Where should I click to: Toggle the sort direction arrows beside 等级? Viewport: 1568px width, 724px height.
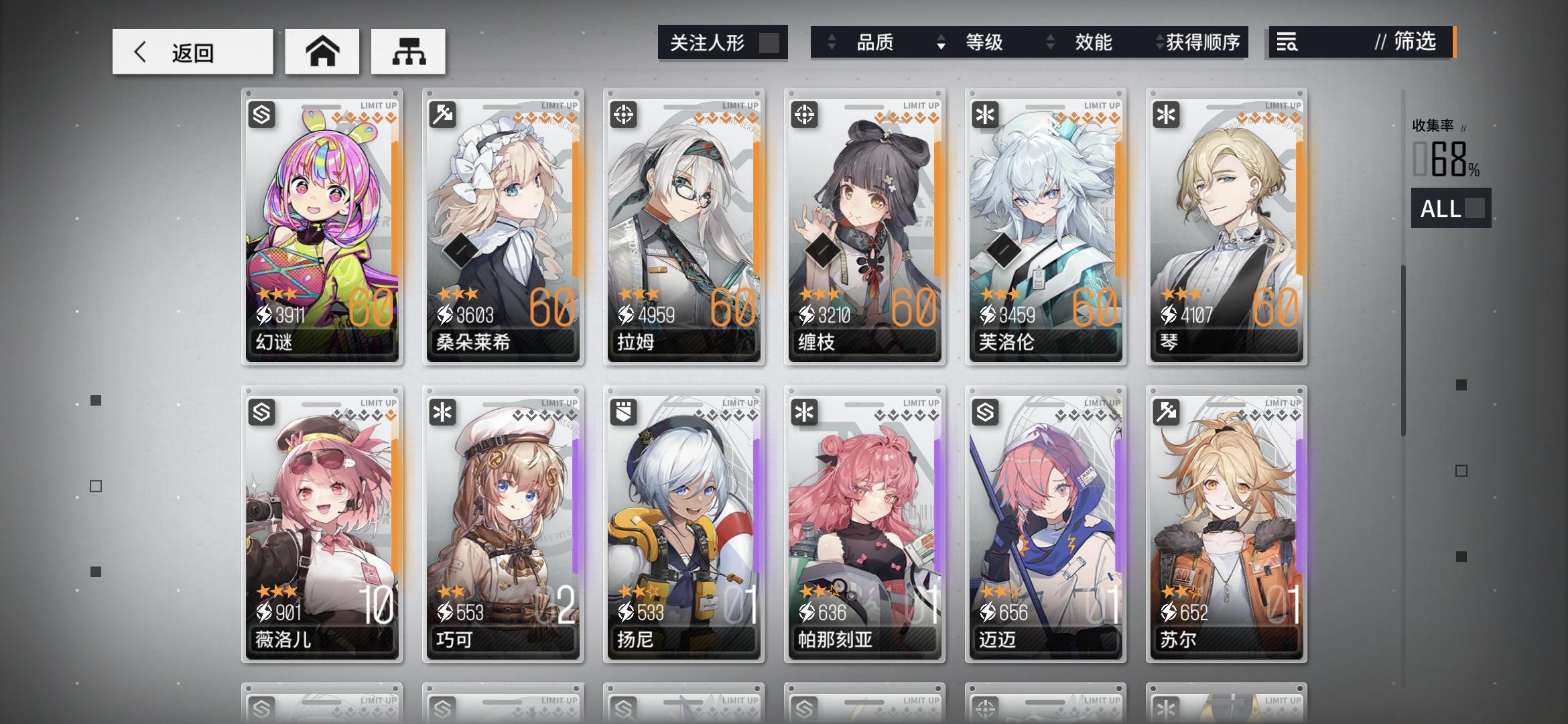(943, 42)
